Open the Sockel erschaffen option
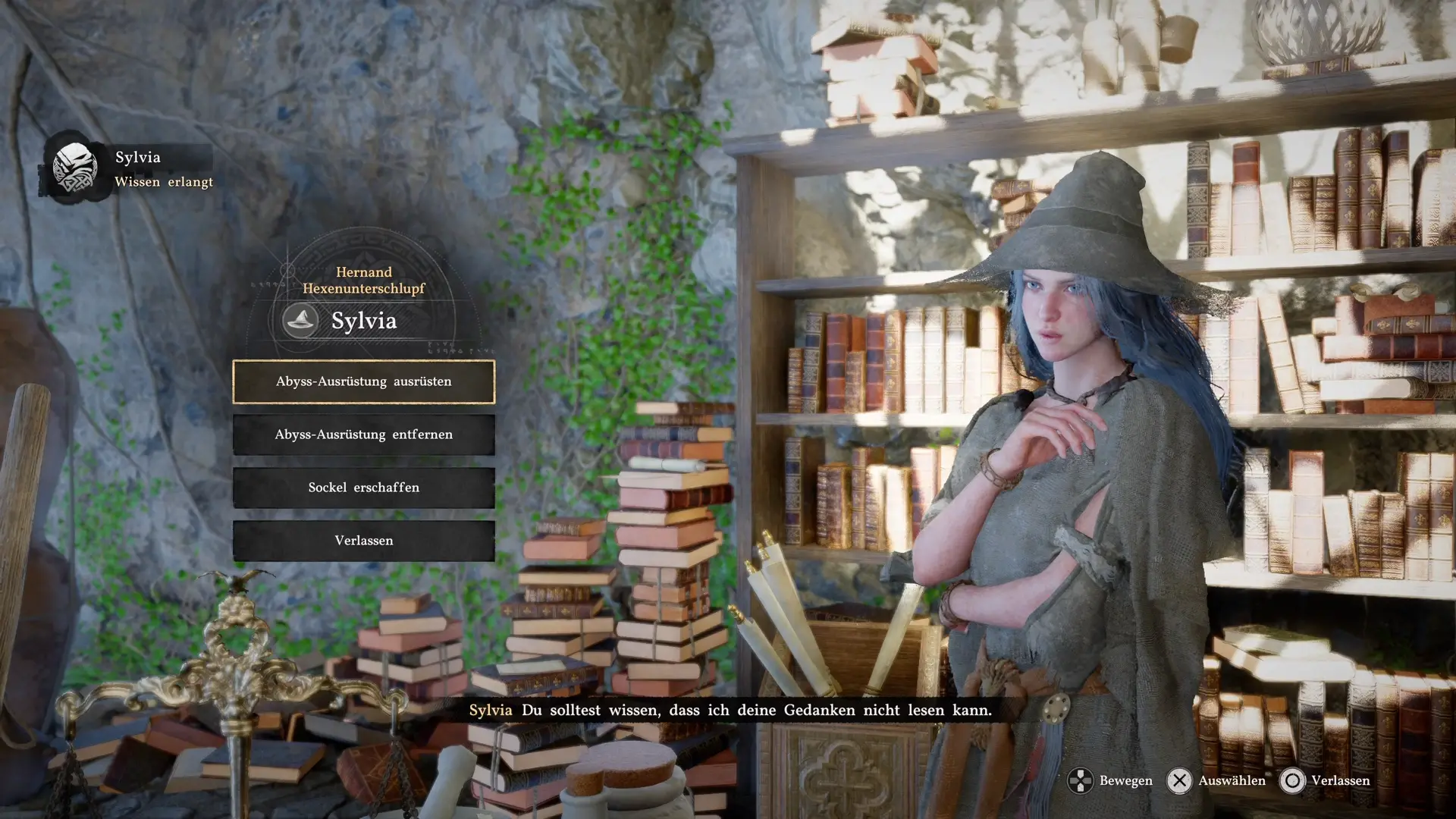Image resolution: width=1456 pixels, height=819 pixels. pos(363,488)
